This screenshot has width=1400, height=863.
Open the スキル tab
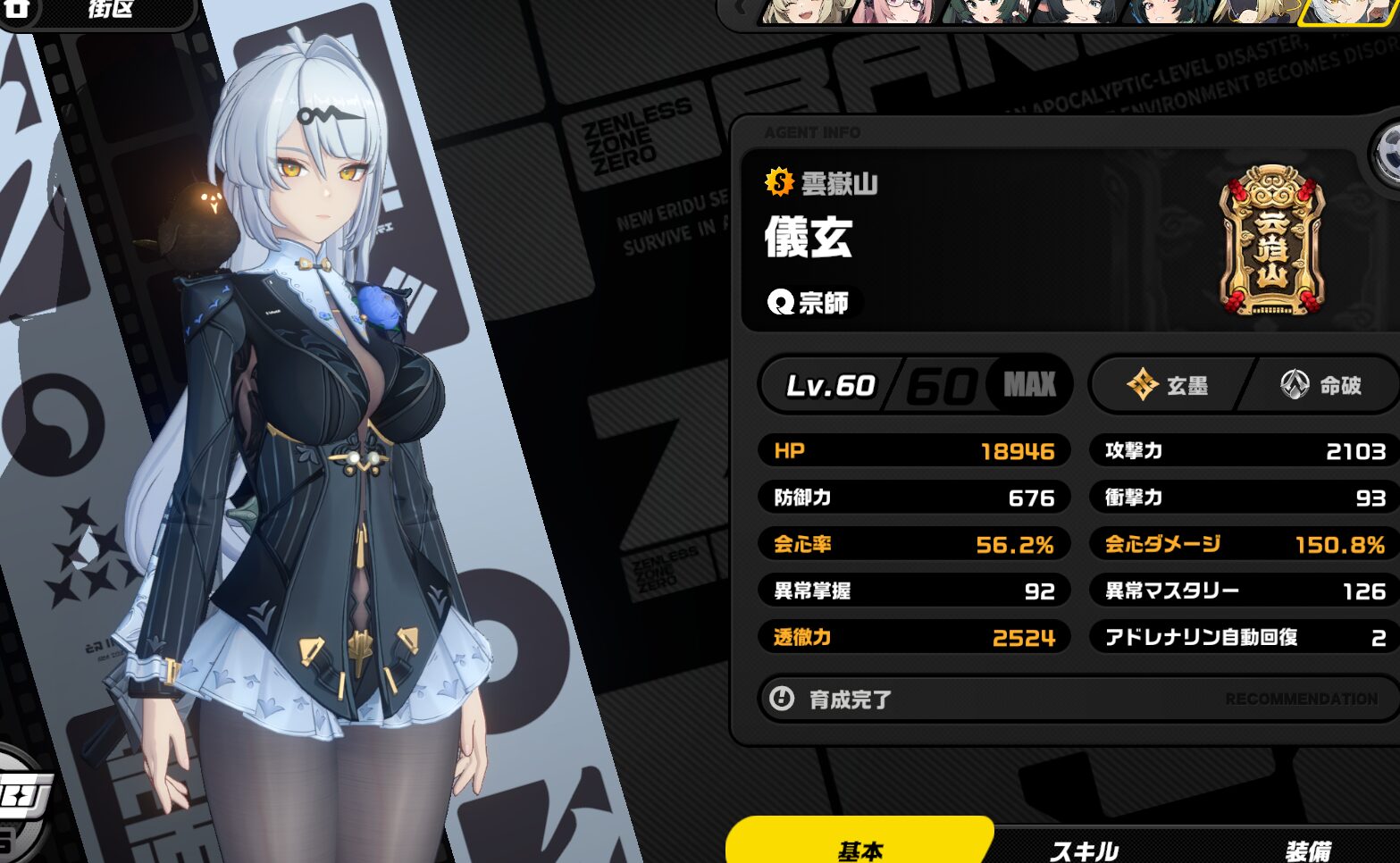point(1084,848)
